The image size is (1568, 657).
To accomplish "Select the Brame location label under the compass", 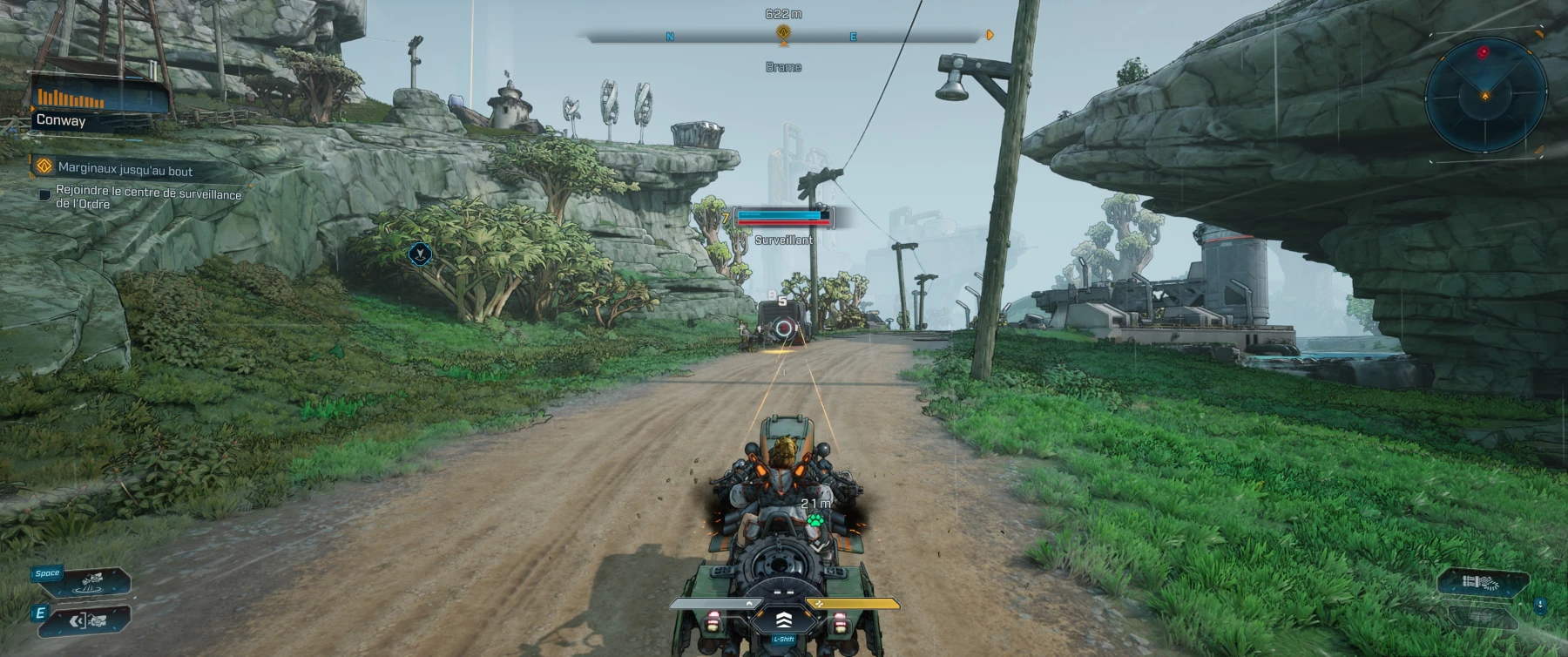I will (x=784, y=67).
